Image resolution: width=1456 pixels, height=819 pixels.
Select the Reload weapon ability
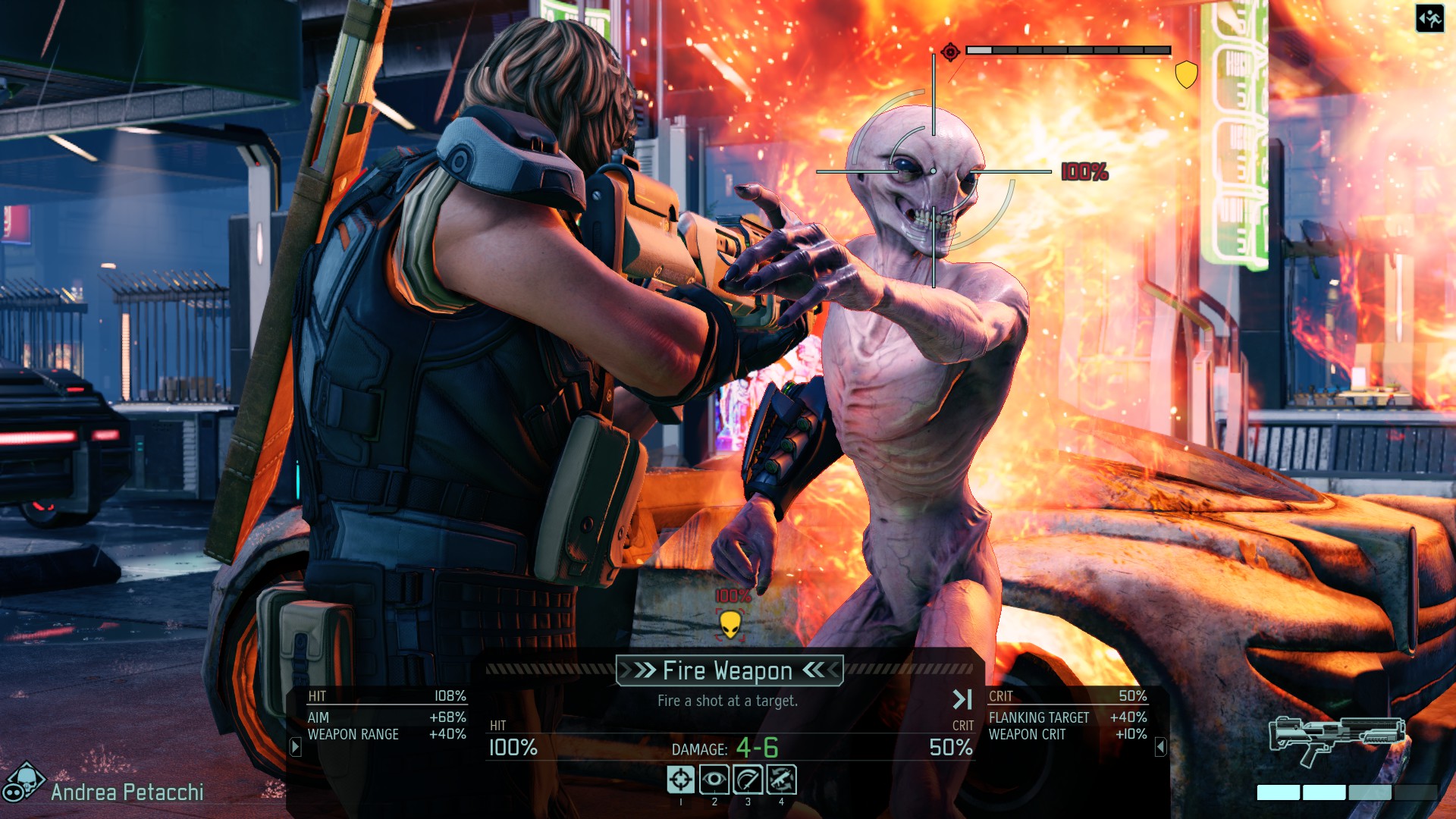[x=781, y=779]
